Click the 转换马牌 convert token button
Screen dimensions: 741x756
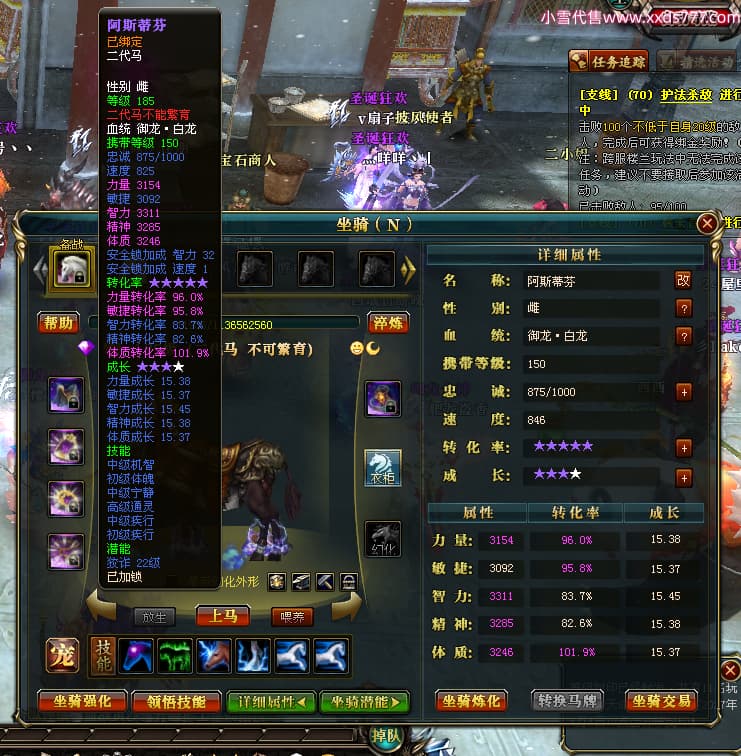(567, 701)
